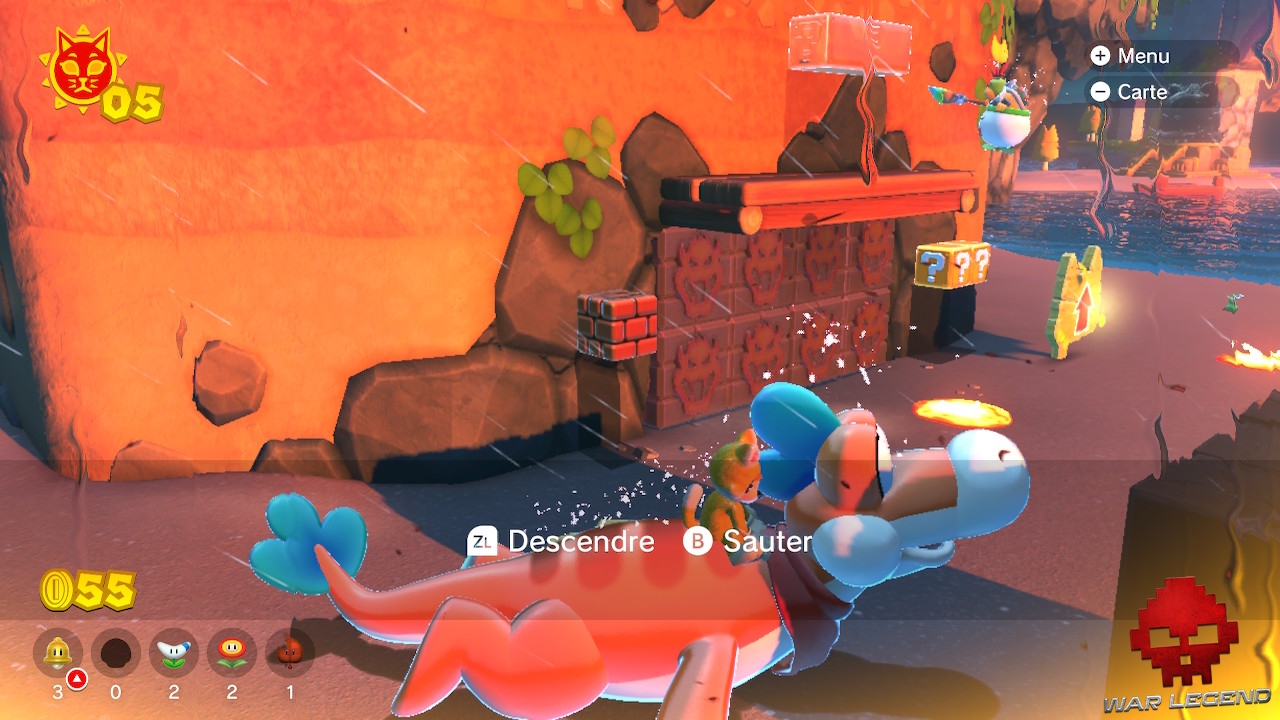The width and height of the screenshot is (1280, 720).
Task: Select the Super Leaf item icon
Action: (288, 653)
